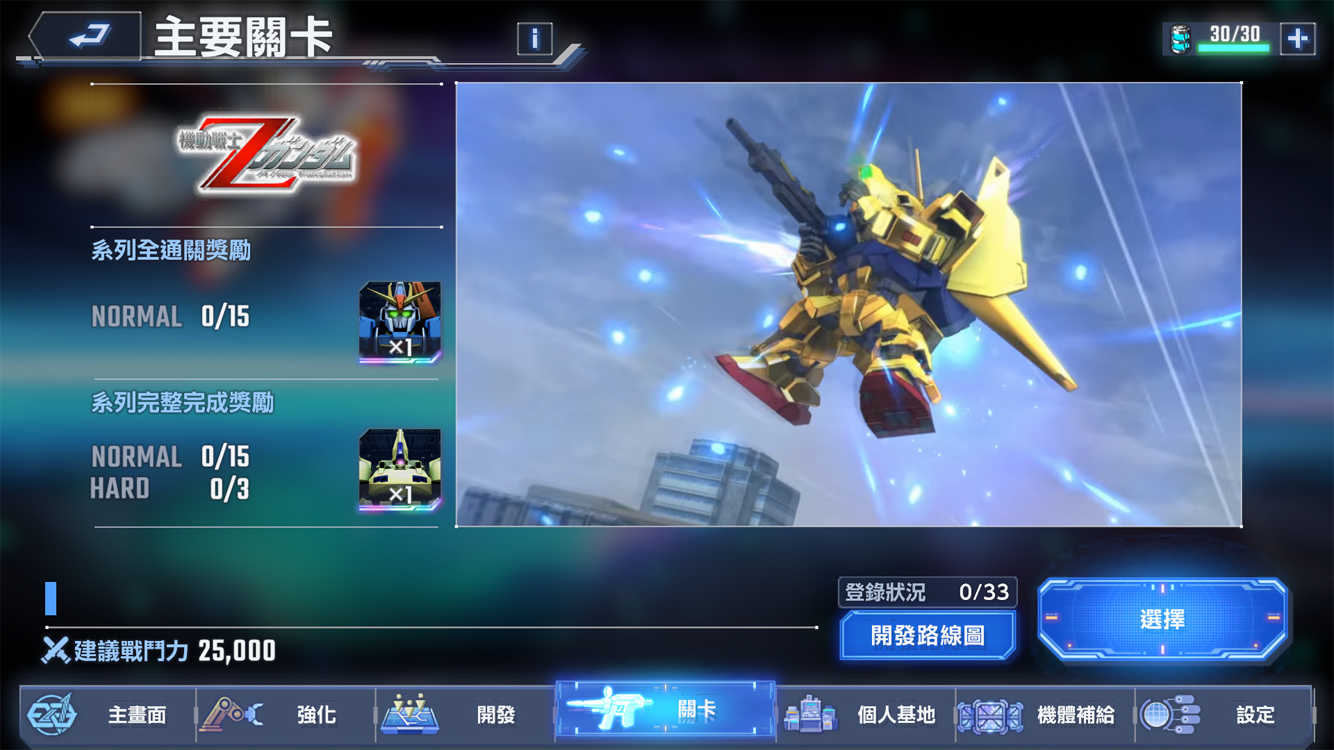Open the info button beside 主要關卡
The width and height of the screenshot is (1334, 750).
point(535,39)
